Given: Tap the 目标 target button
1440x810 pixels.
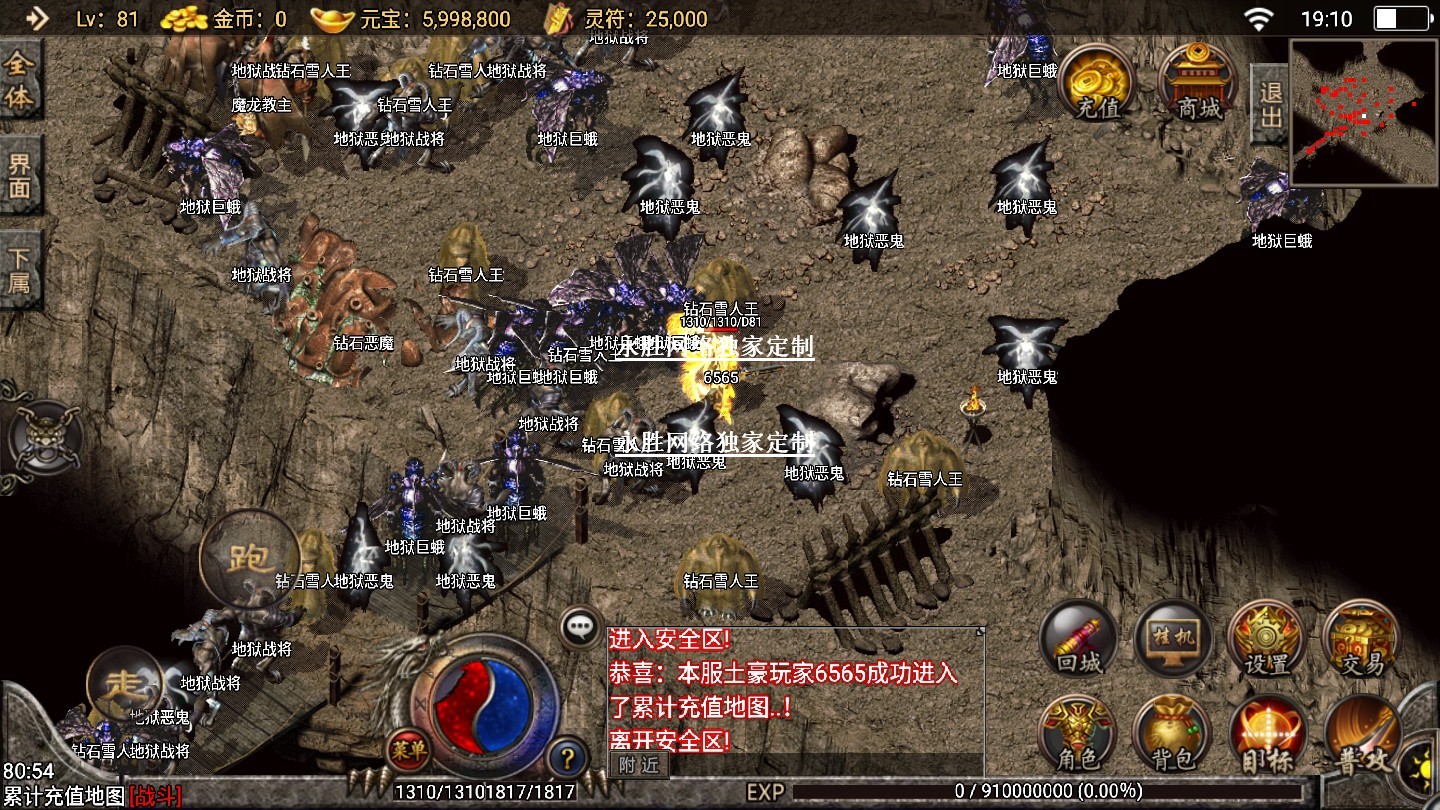Looking at the screenshot, I should coord(1266,733).
